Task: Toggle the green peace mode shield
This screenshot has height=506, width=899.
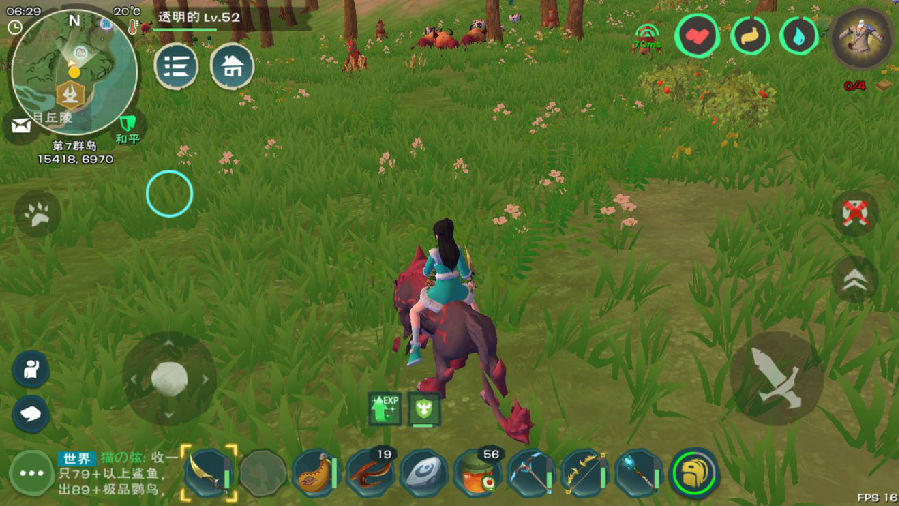Action: click(127, 126)
